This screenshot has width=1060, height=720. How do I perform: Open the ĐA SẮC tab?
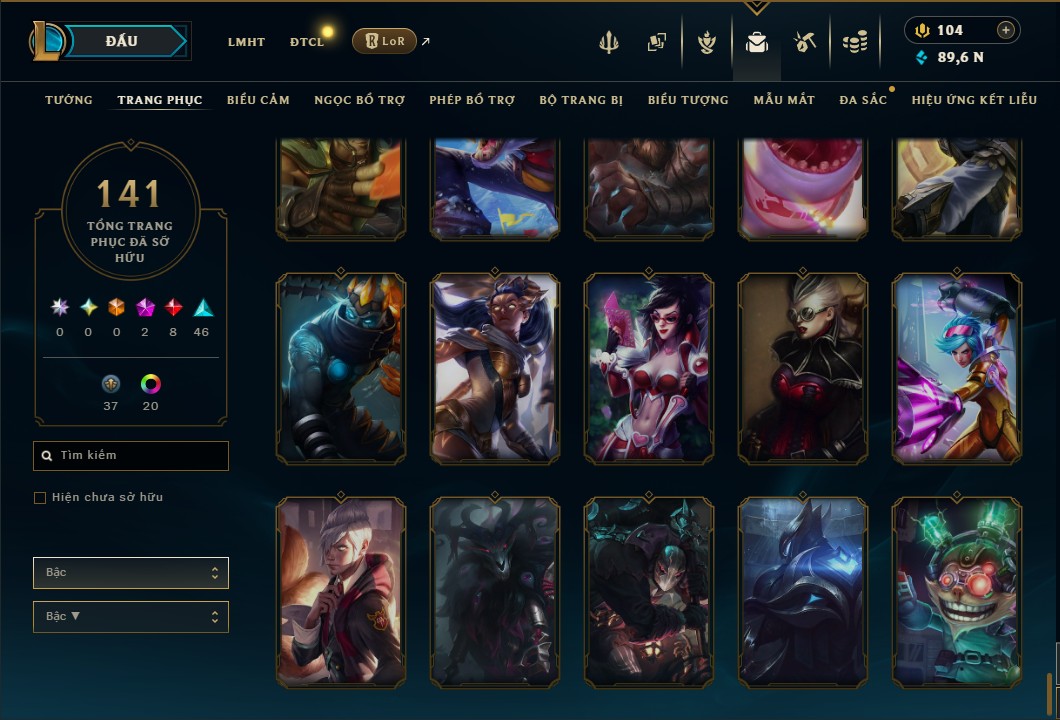863,100
